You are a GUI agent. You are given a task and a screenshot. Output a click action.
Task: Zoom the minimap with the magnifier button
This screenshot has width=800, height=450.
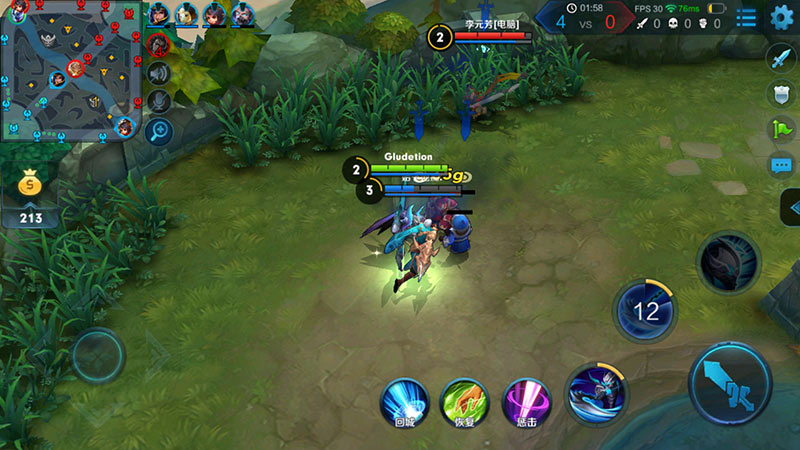click(158, 130)
